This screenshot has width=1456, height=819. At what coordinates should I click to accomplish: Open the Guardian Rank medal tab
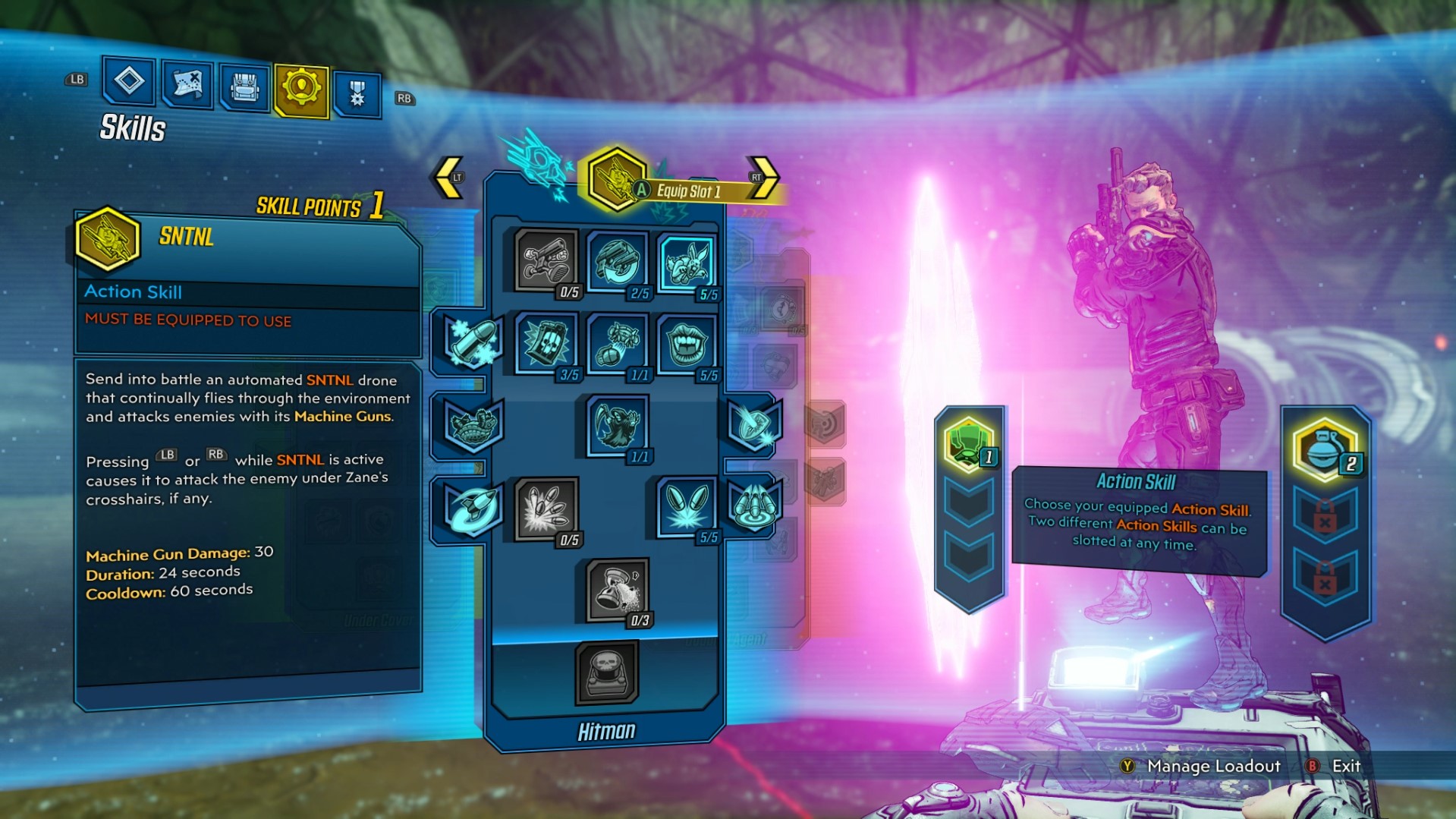pos(357,94)
